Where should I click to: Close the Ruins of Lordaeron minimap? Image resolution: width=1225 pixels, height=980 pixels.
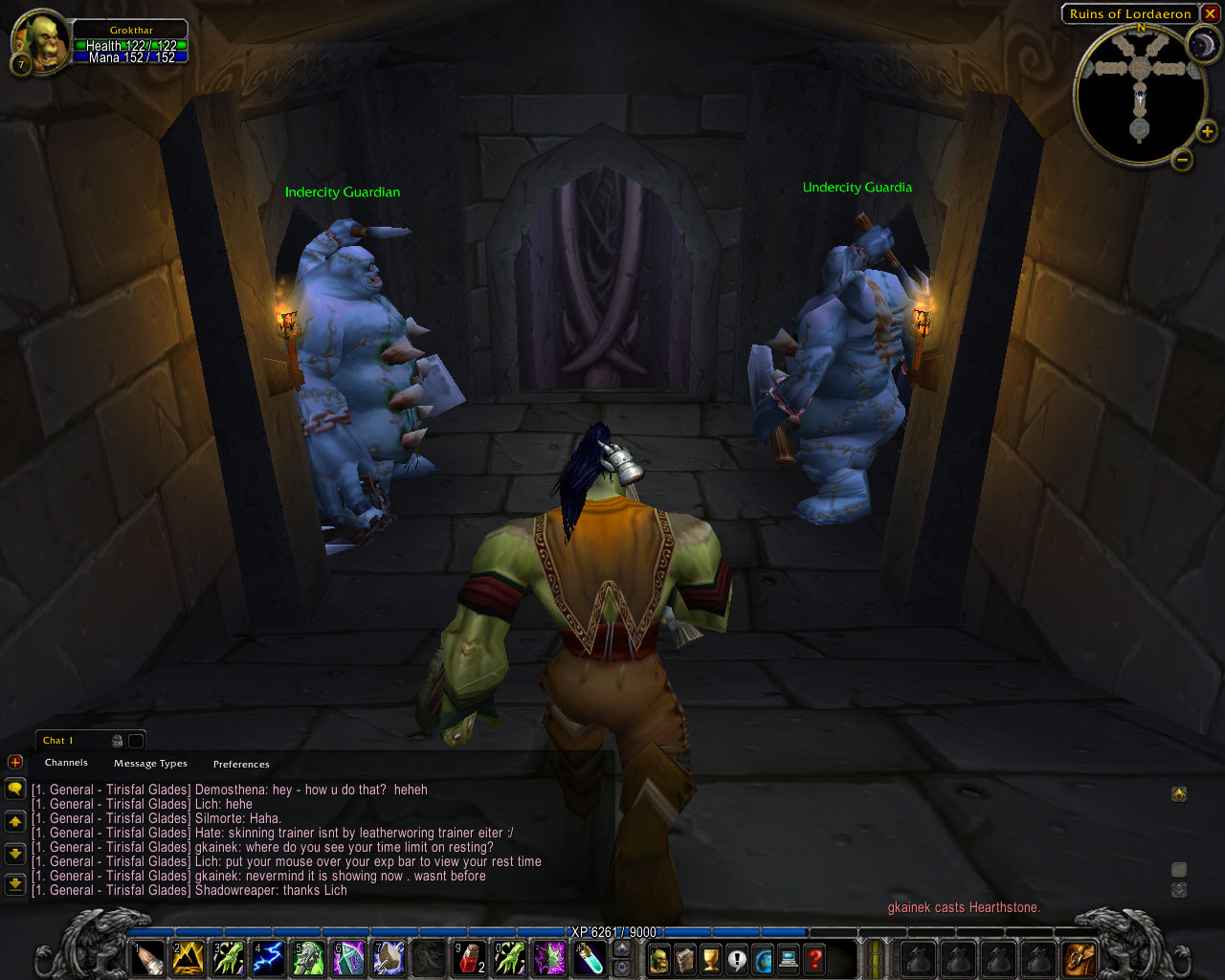point(1211,13)
